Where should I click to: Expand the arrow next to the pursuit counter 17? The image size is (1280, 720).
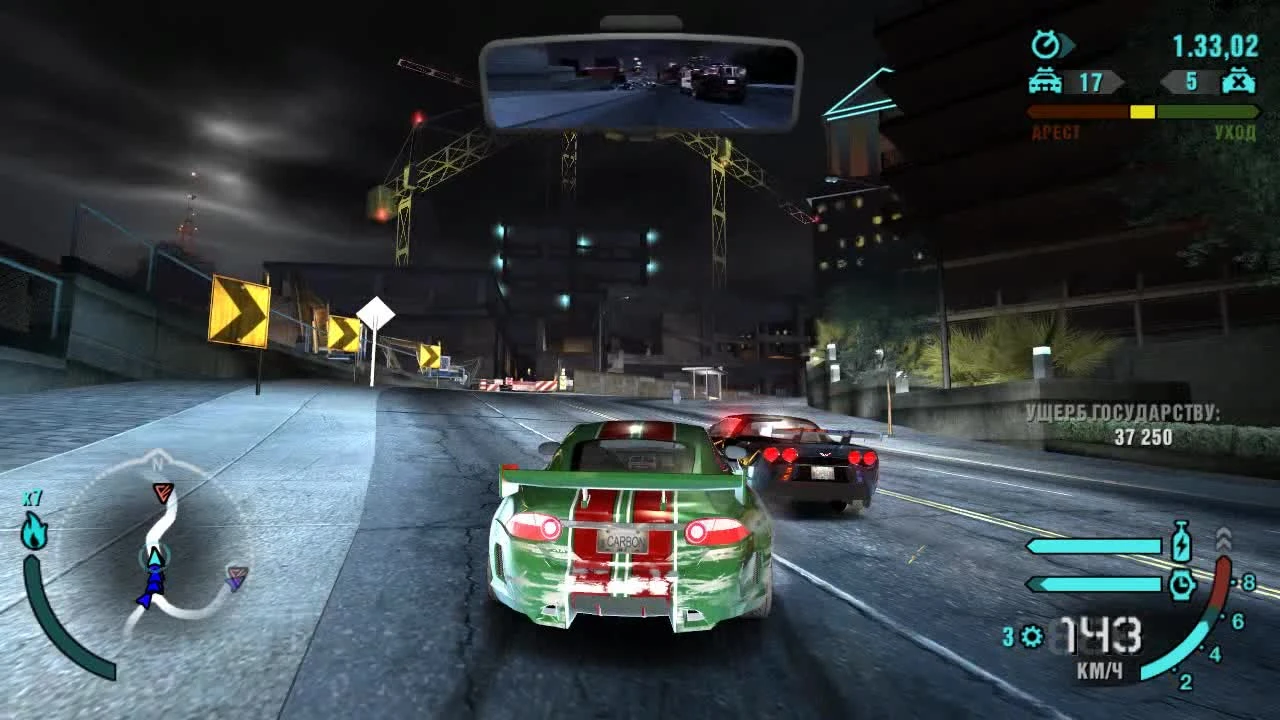pos(1118,83)
